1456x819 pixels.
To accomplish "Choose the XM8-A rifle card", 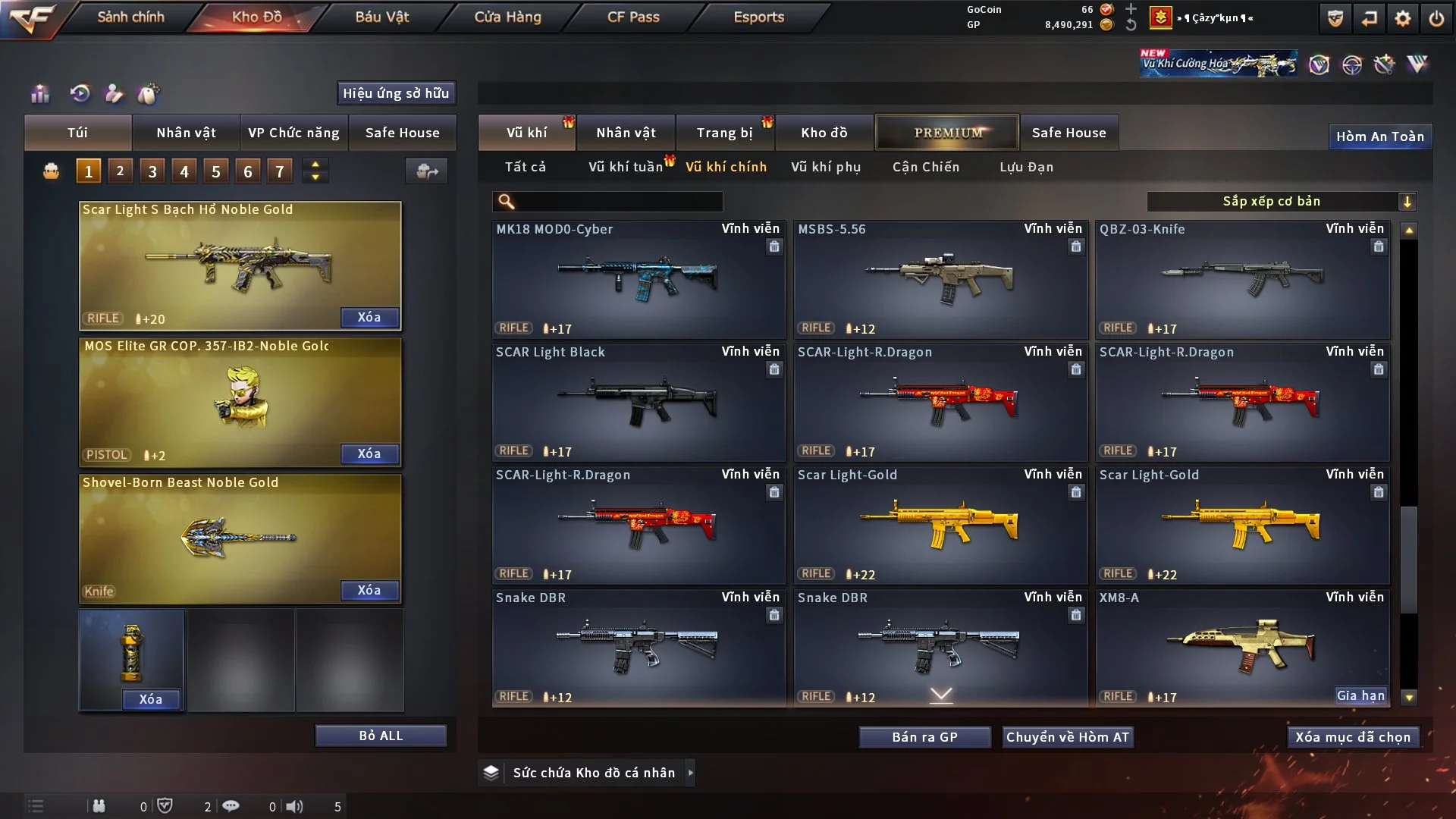I will point(1241,648).
